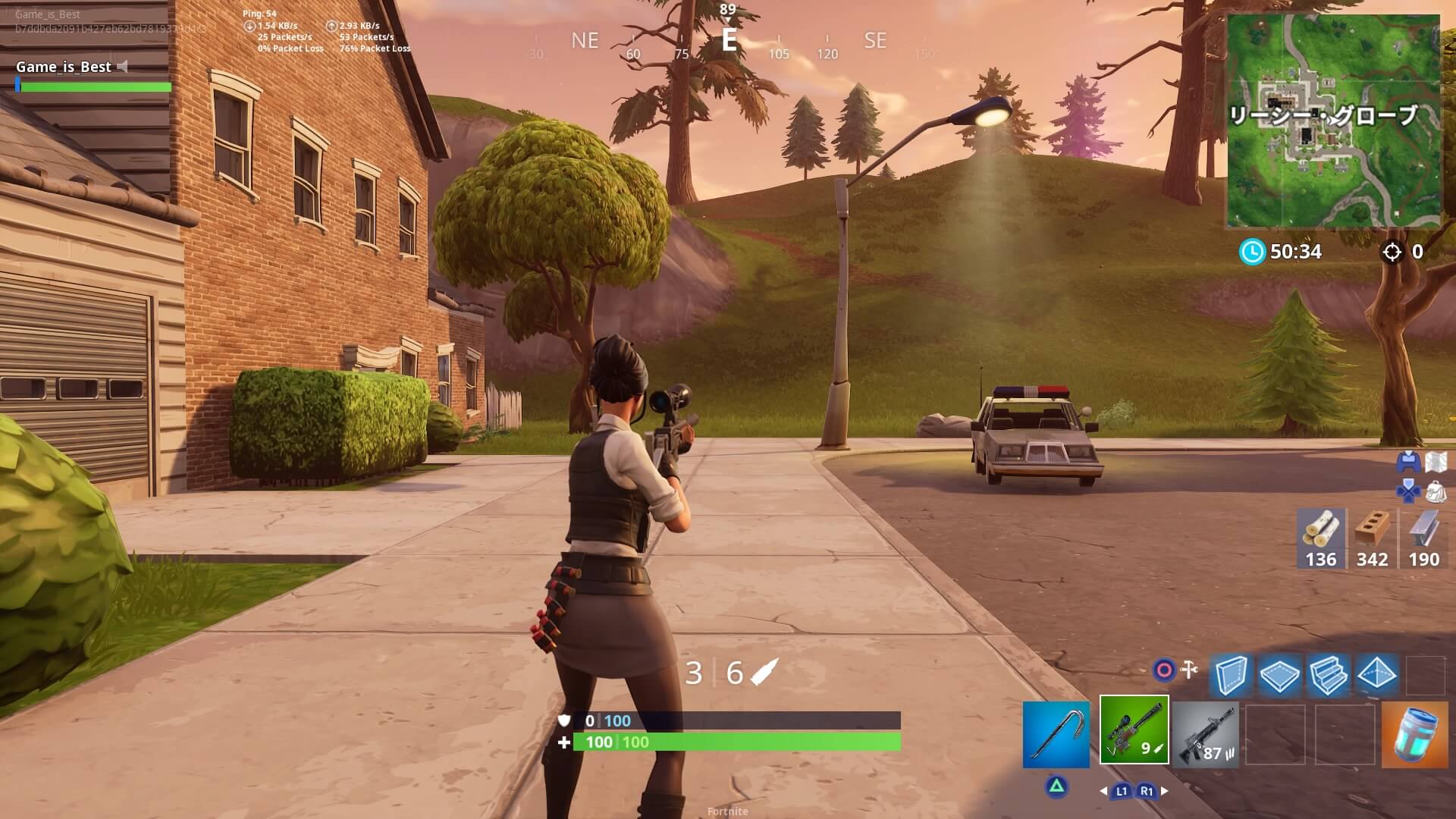Pick the pyramid roof building piece
Screen dimensions: 1456x819
click(x=1376, y=674)
